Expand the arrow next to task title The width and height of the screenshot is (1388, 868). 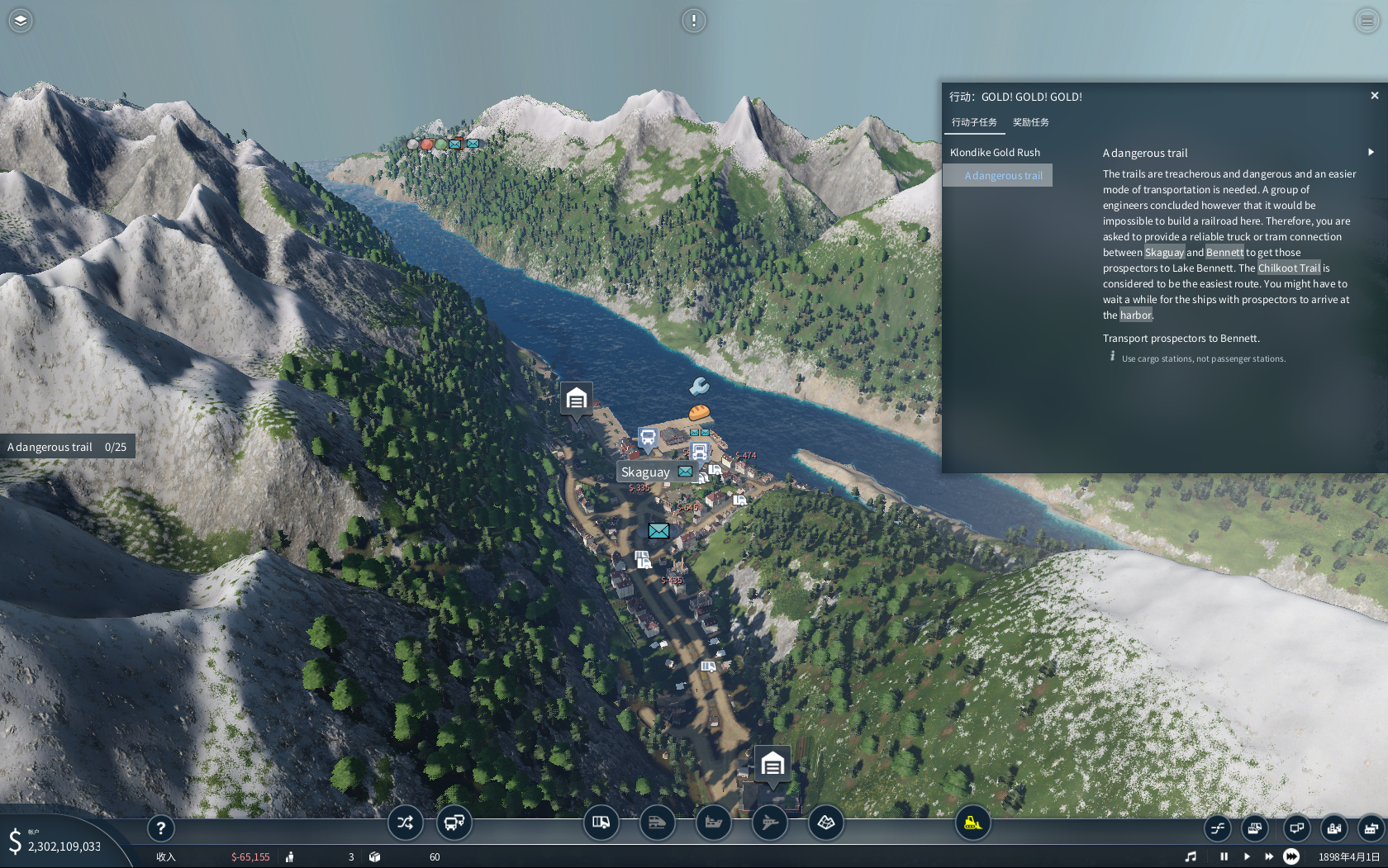[x=1371, y=152]
